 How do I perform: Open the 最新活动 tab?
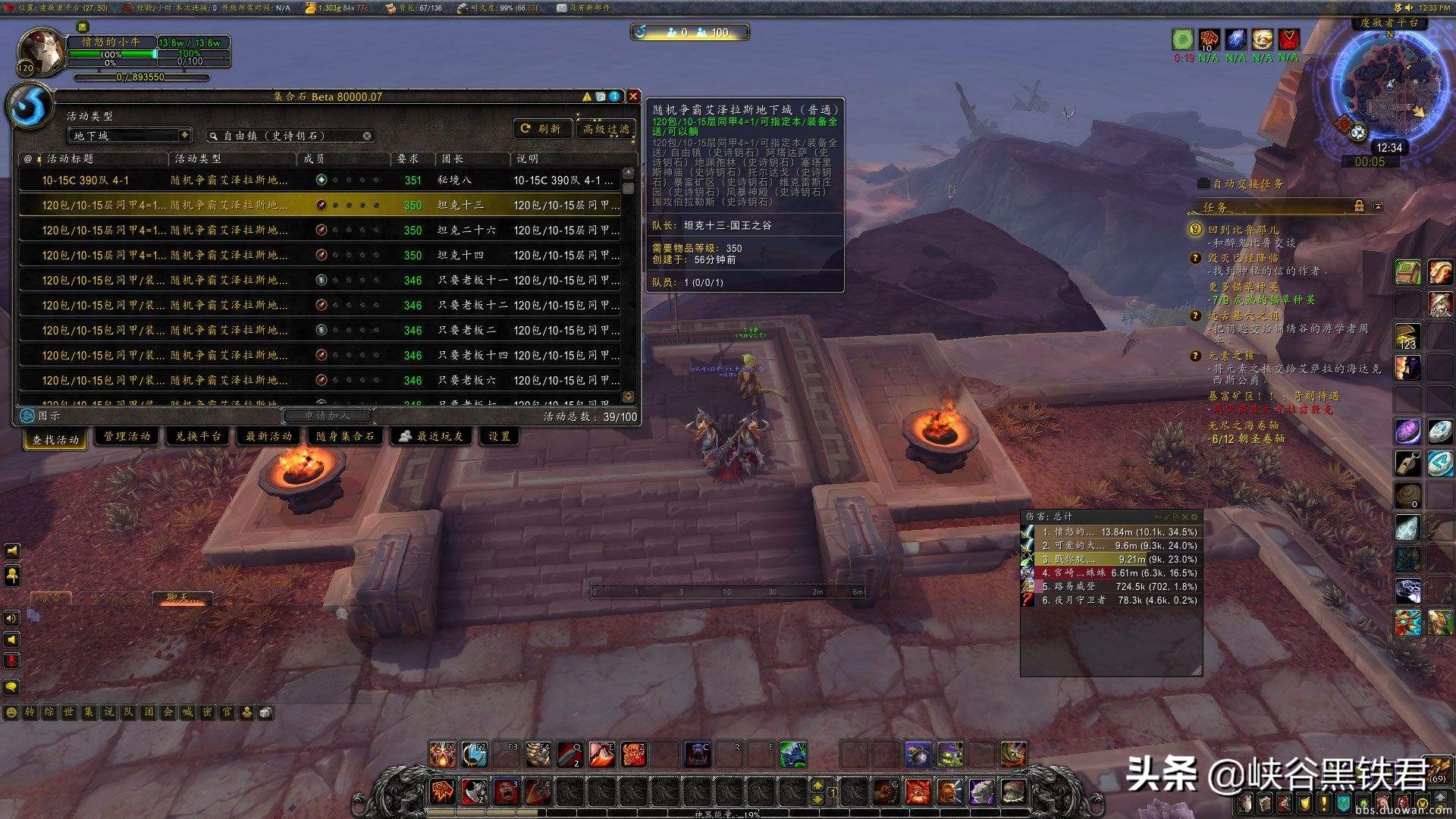click(x=268, y=436)
